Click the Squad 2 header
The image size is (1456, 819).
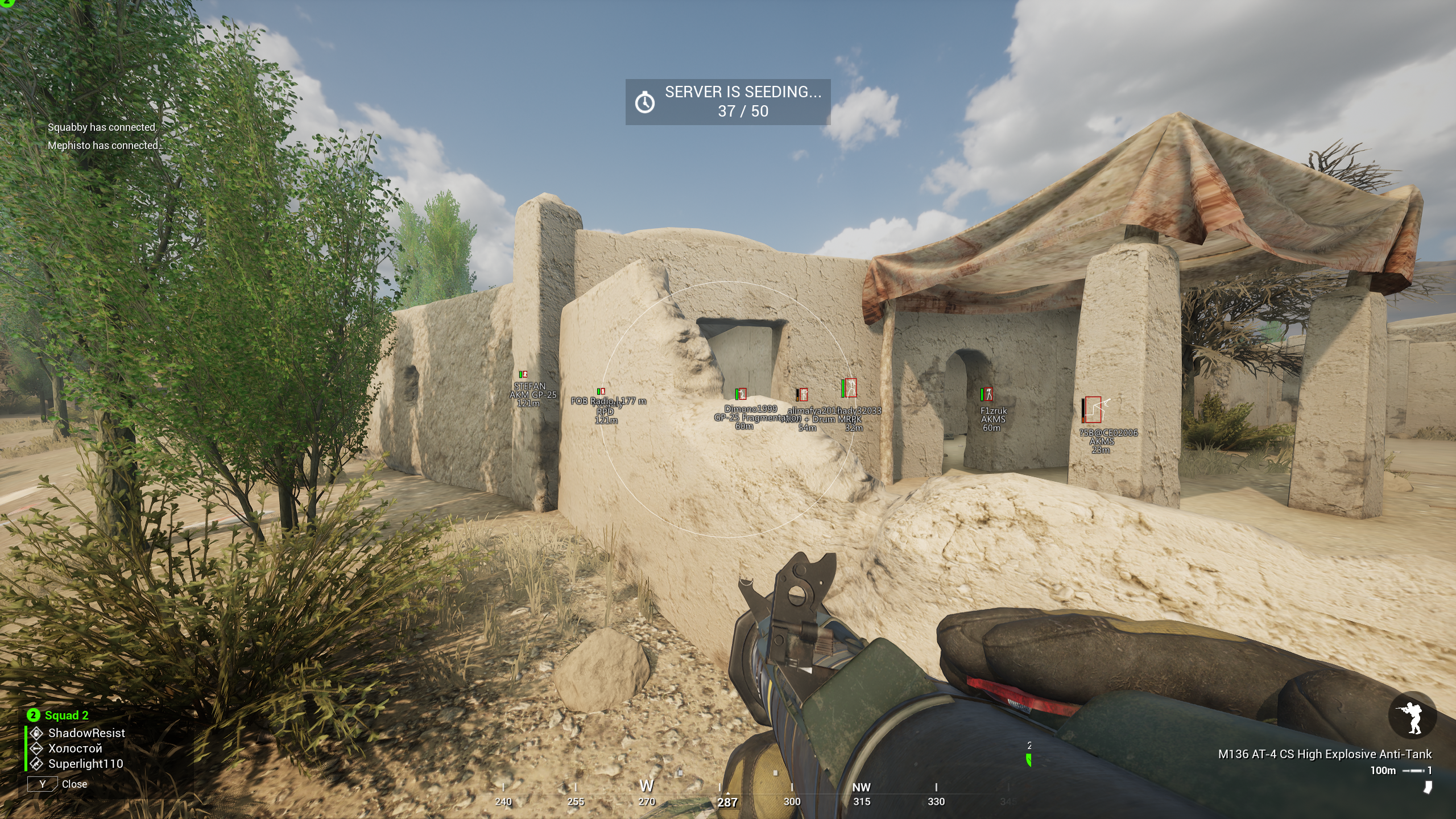click(66, 715)
